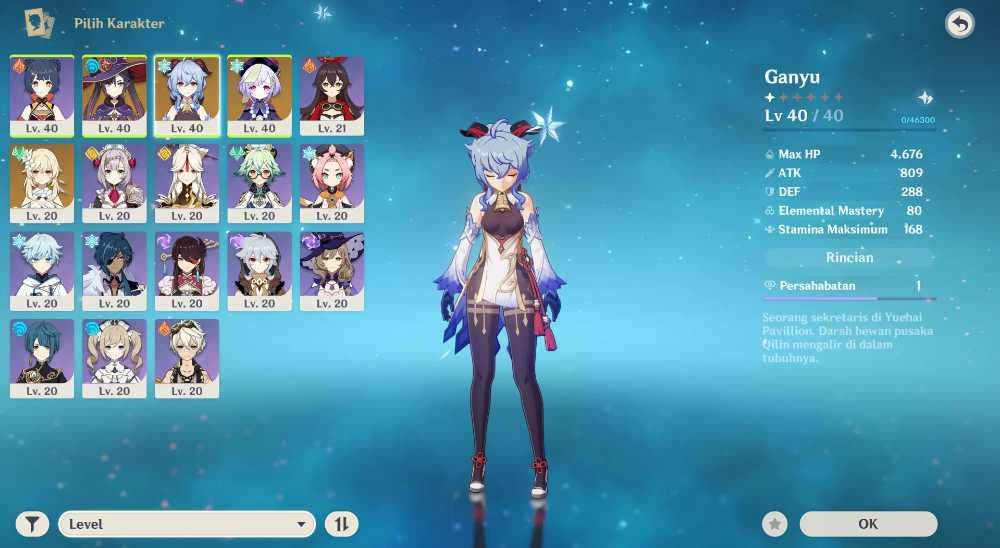Image resolution: width=1000 pixels, height=548 pixels.
Task: Select the blonde Traveler card
Action: pos(42,183)
